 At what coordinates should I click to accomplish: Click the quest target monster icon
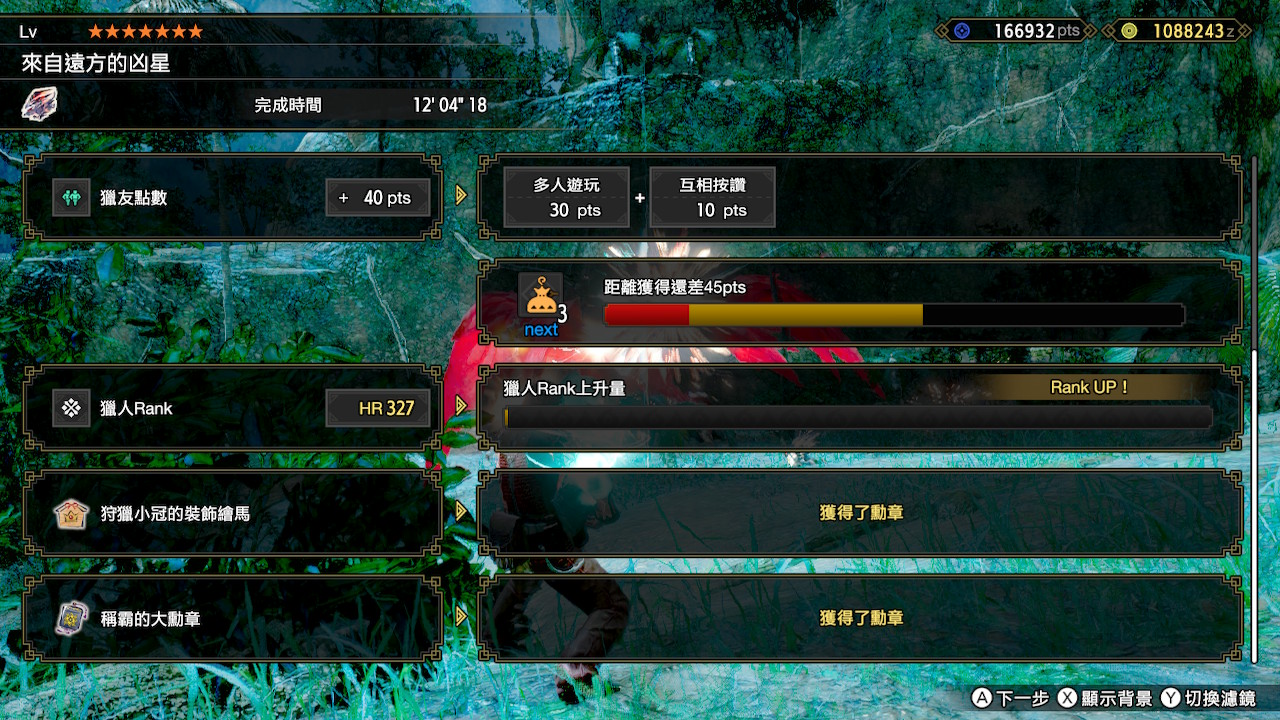pos(39,103)
